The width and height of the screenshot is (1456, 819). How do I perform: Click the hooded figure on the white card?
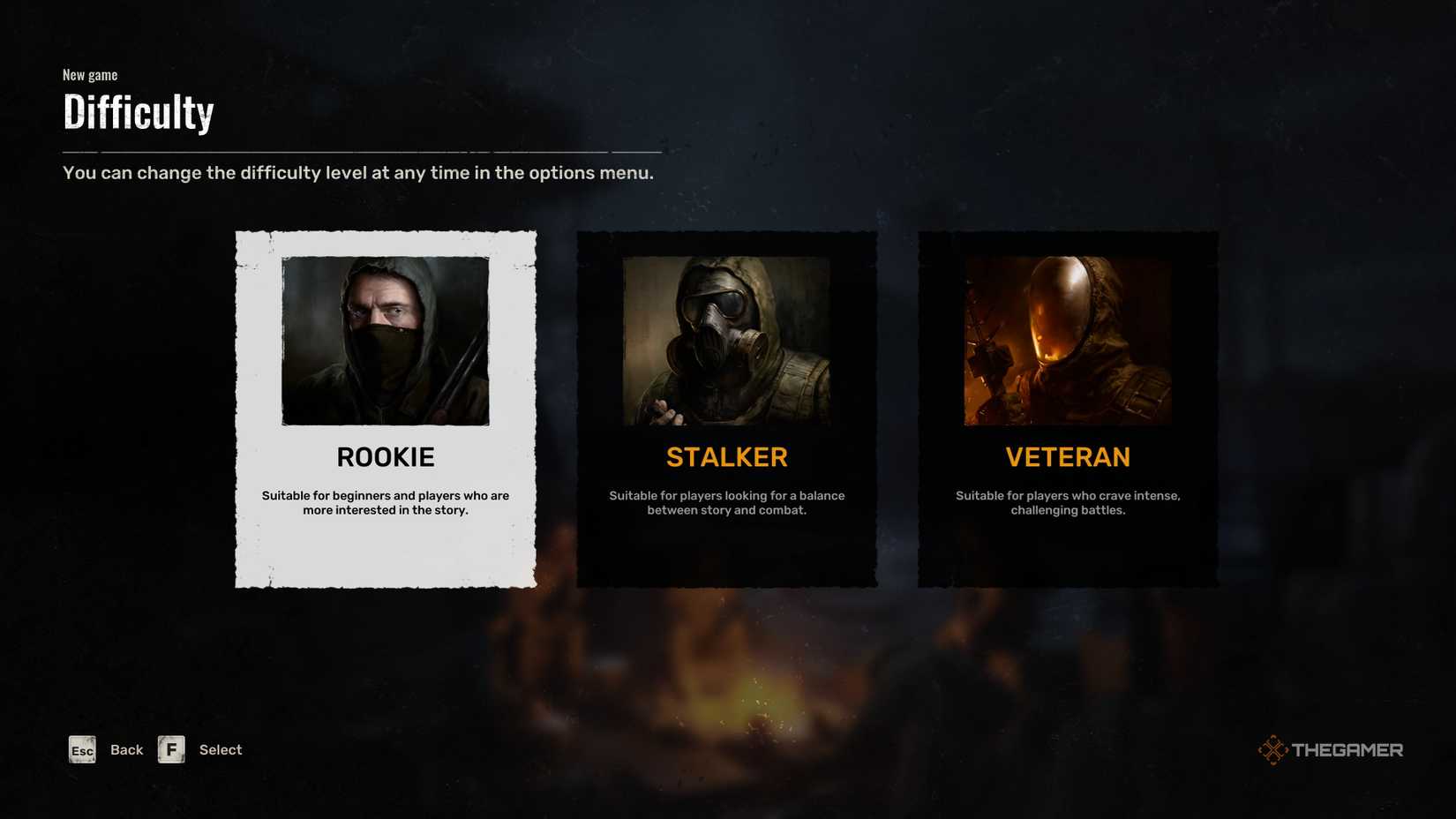click(386, 340)
